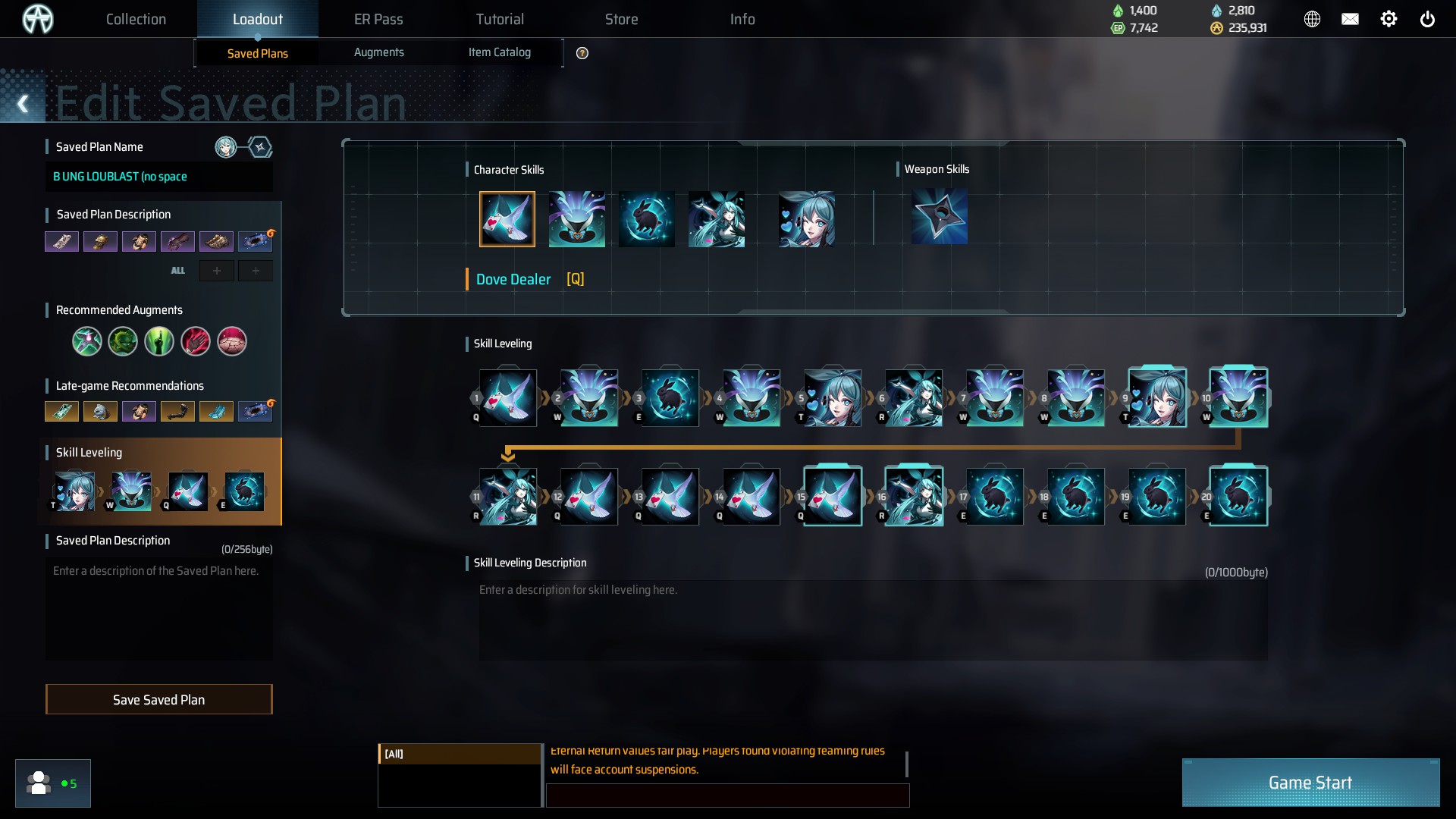Open the question mark help icon
Image resolution: width=1456 pixels, height=819 pixels.
(582, 53)
